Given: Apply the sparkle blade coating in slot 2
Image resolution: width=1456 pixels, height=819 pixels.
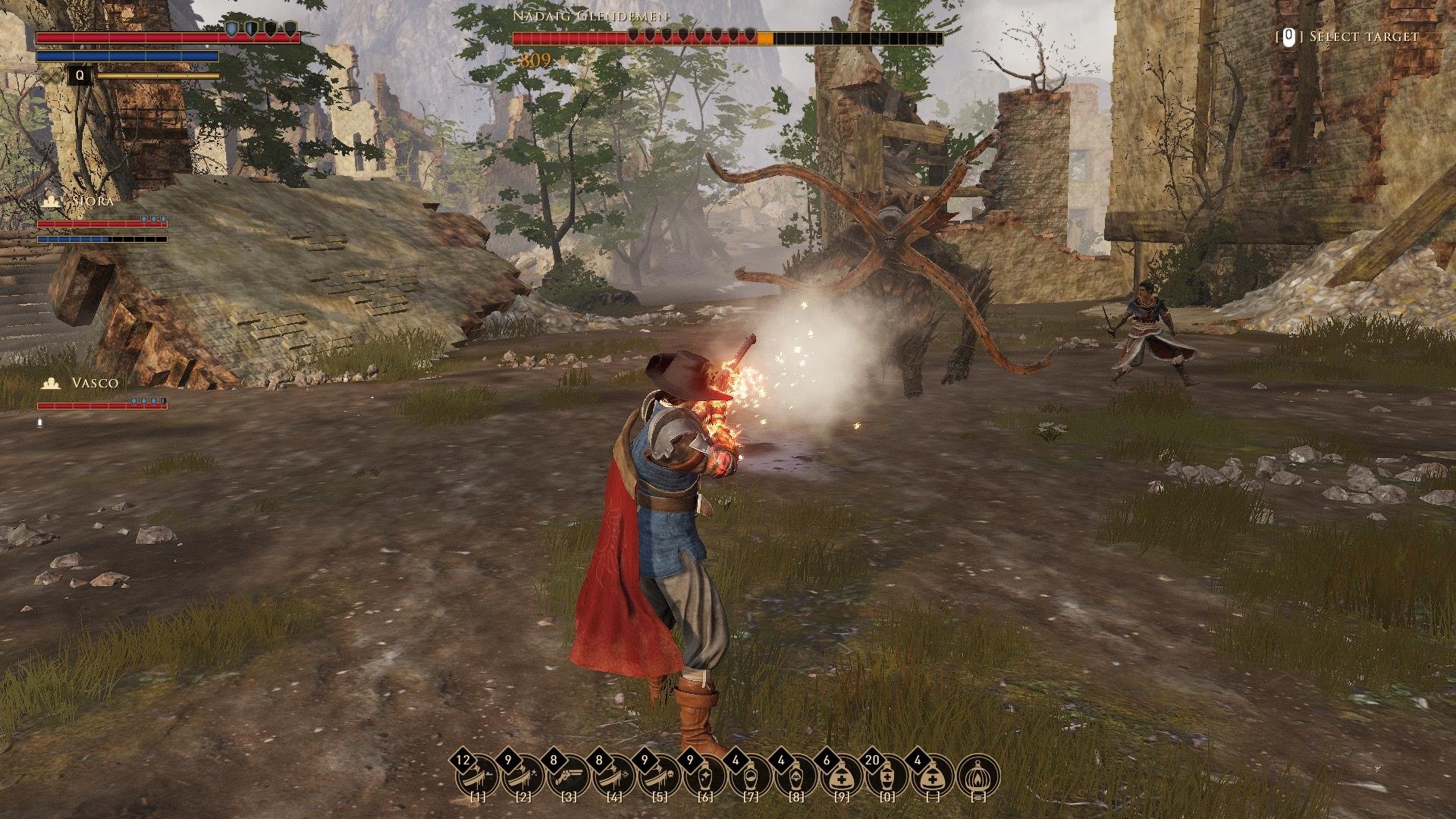Looking at the screenshot, I should 523,776.
